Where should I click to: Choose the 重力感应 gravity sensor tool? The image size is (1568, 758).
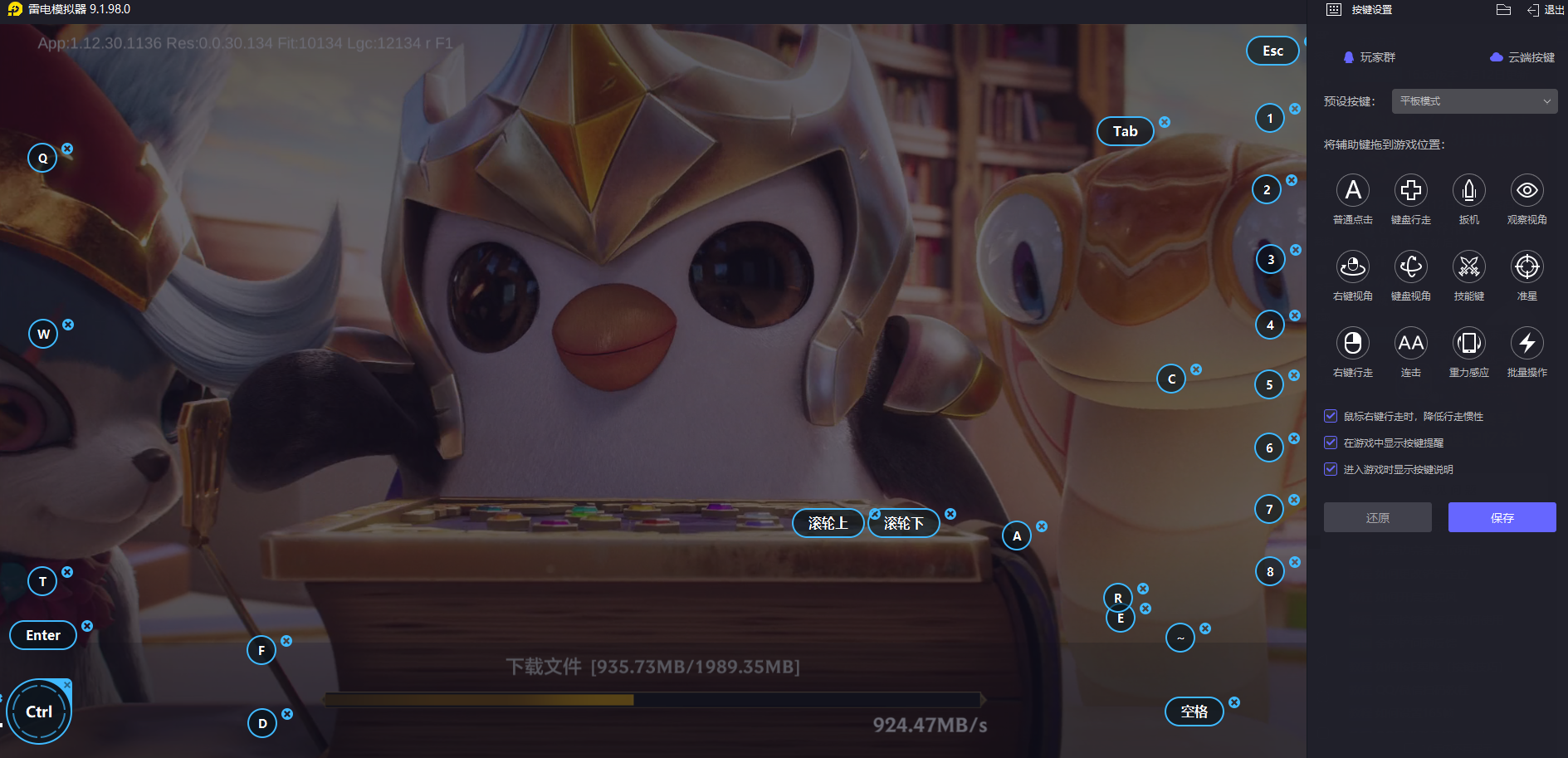[x=1469, y=344]
